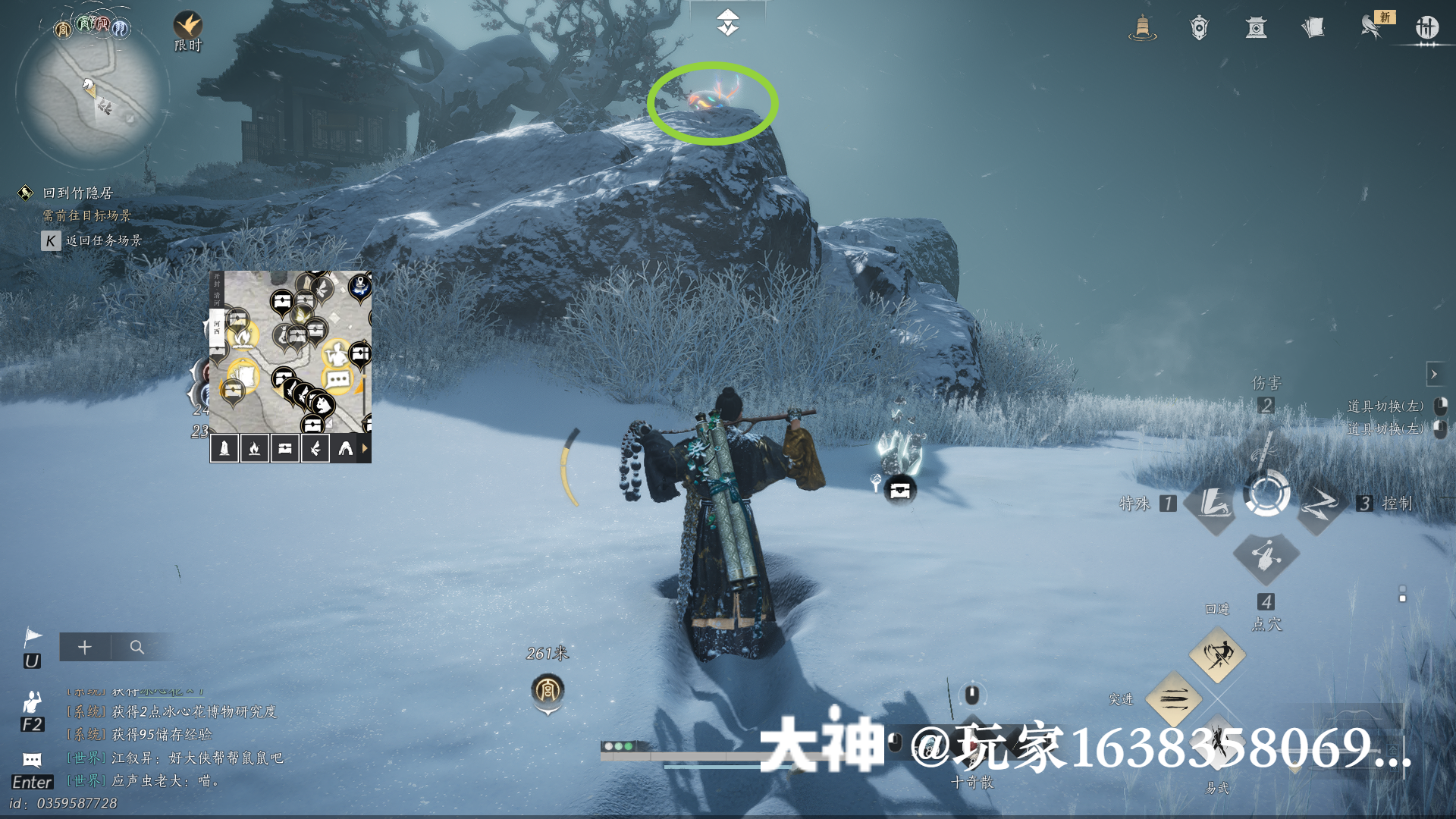Open the pavilion shop icon
The height and width of the screenshot is (819, 1456).
point(1256,28)
